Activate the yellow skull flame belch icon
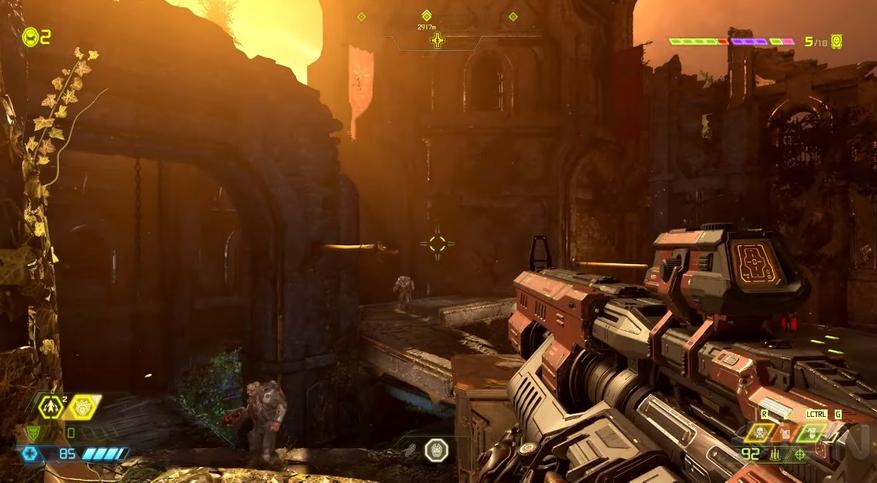The height and width of the screenshot is (483, 877). 760,433
